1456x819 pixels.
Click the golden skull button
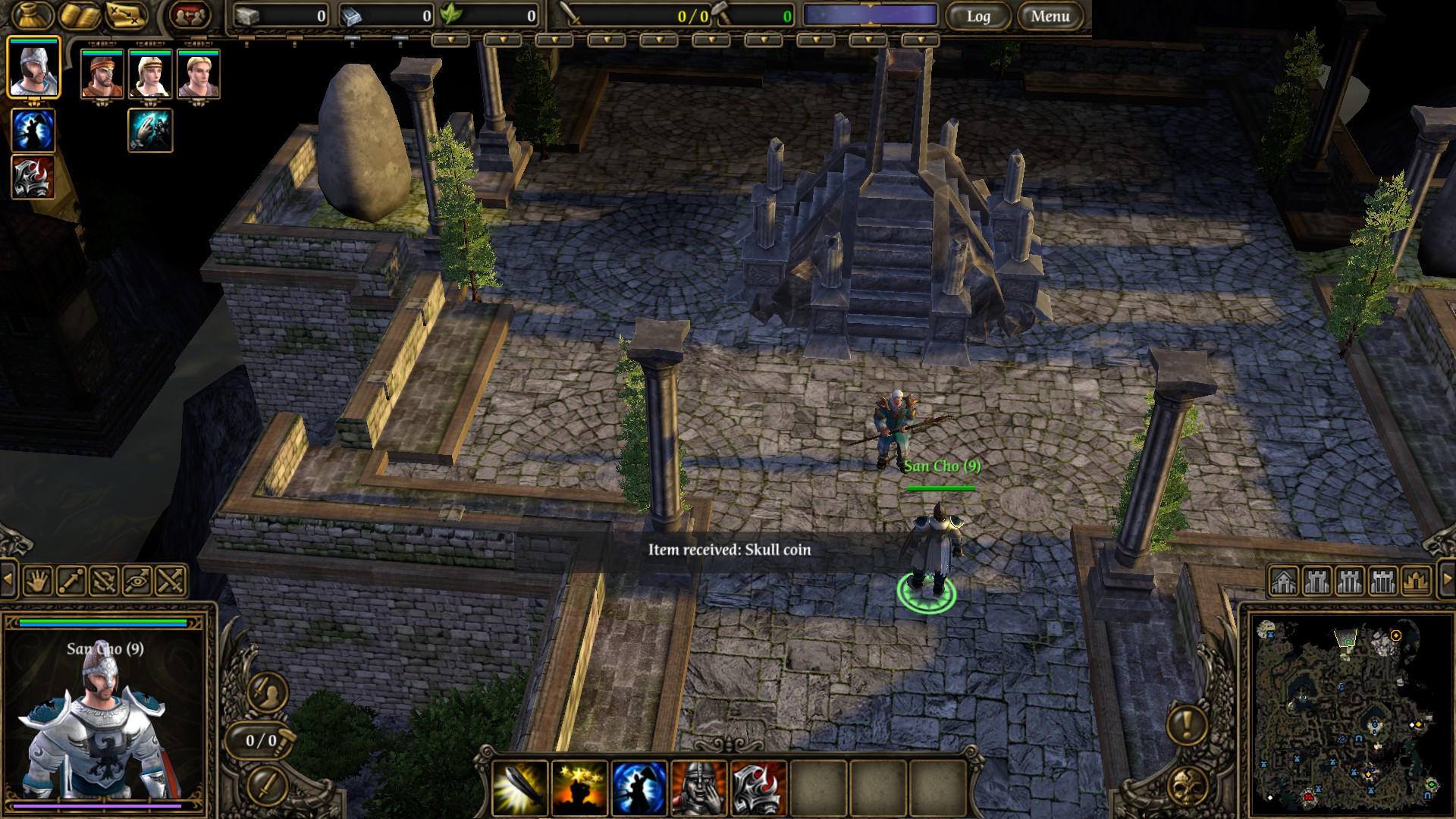[x=1187, y=786]
